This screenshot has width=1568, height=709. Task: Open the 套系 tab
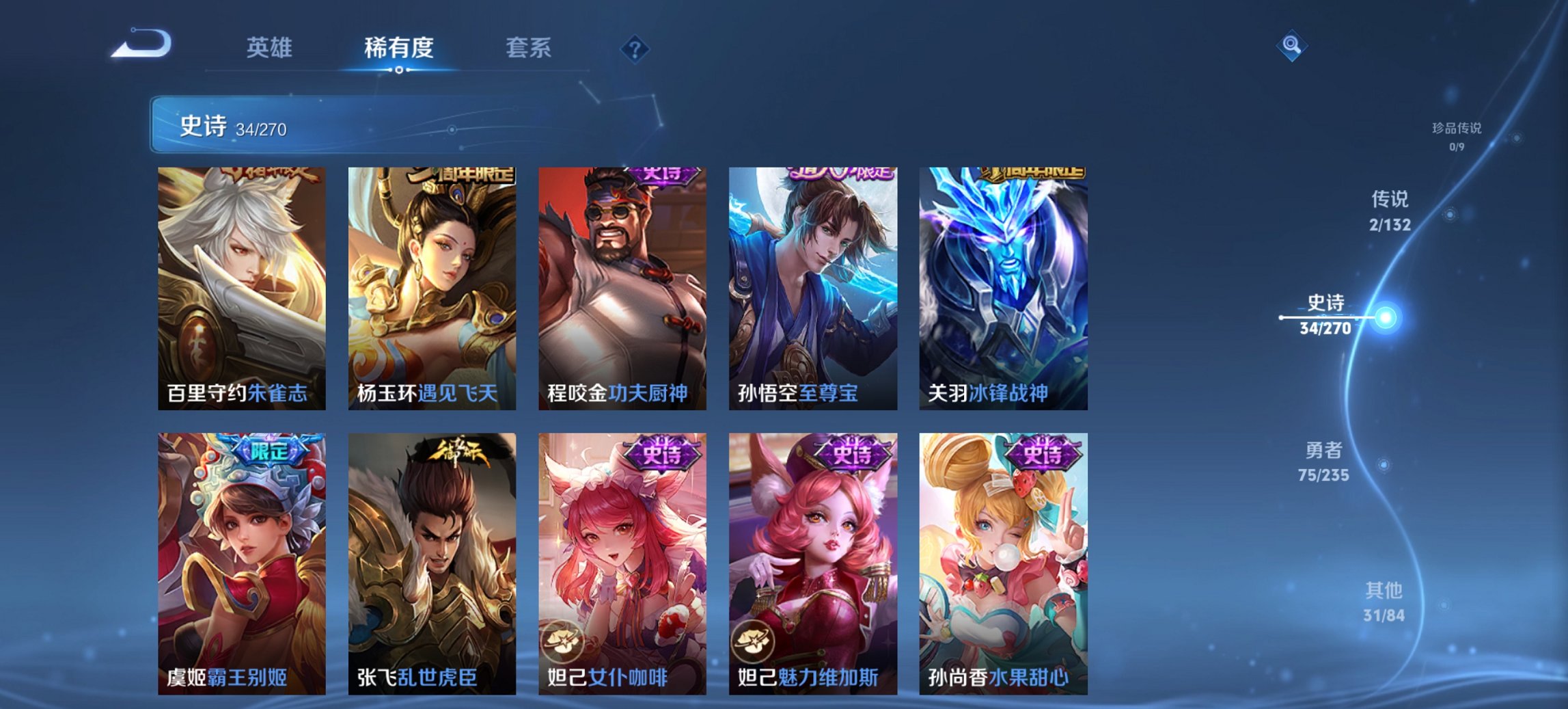527,48
